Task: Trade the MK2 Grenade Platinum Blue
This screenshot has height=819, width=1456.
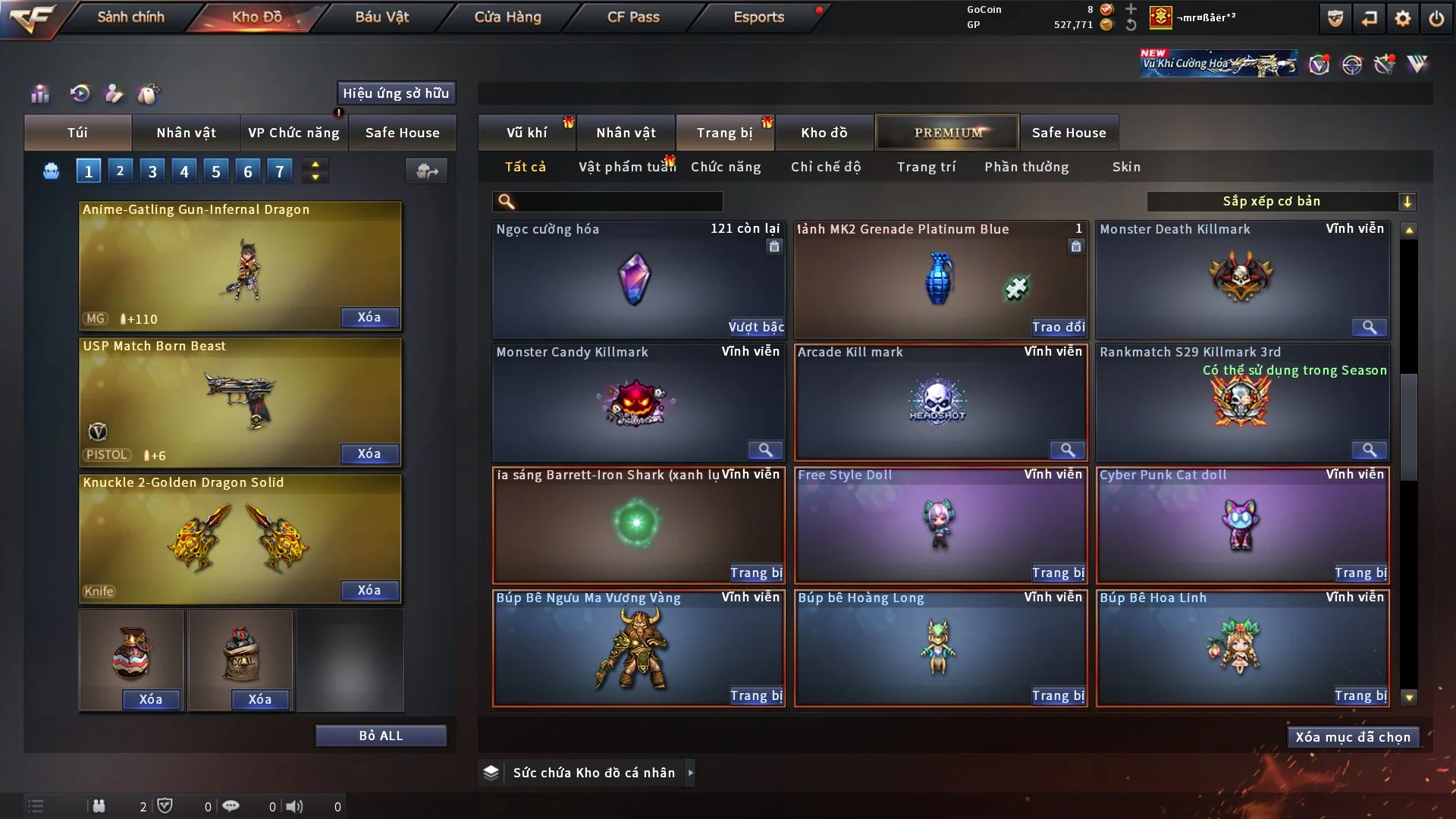Action: pyautogui.click(x=1058, y=327)
